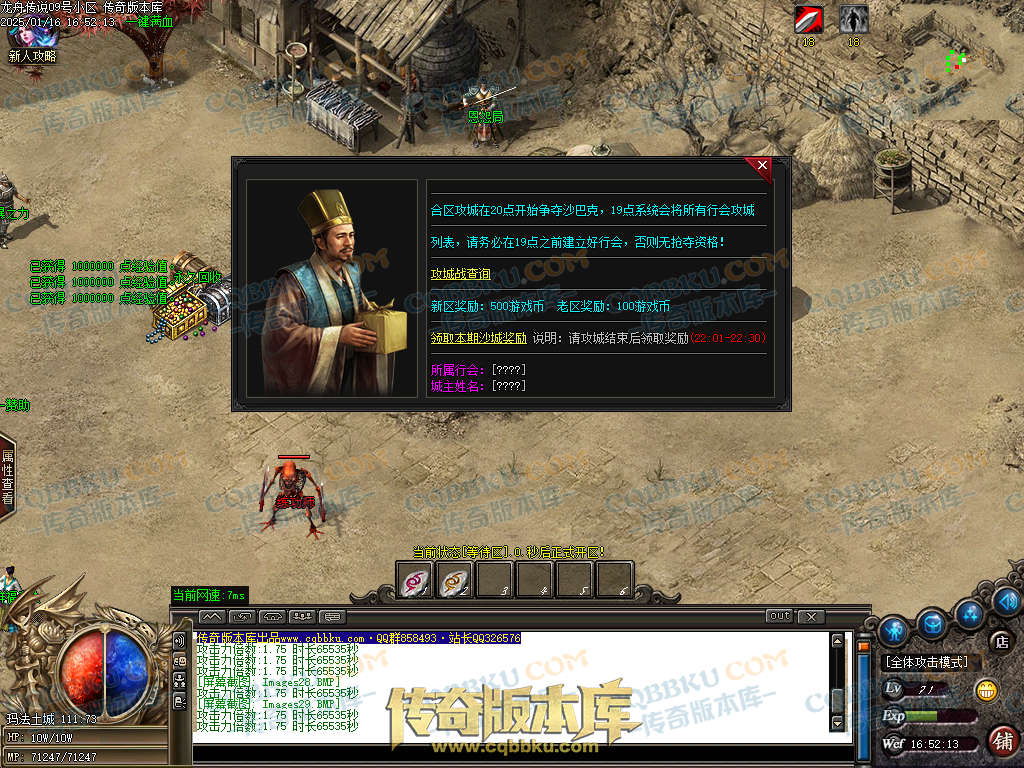The image size is (1024, 768).
Task: Click the 一键满血 full-heal text
Action: (149, 21)
